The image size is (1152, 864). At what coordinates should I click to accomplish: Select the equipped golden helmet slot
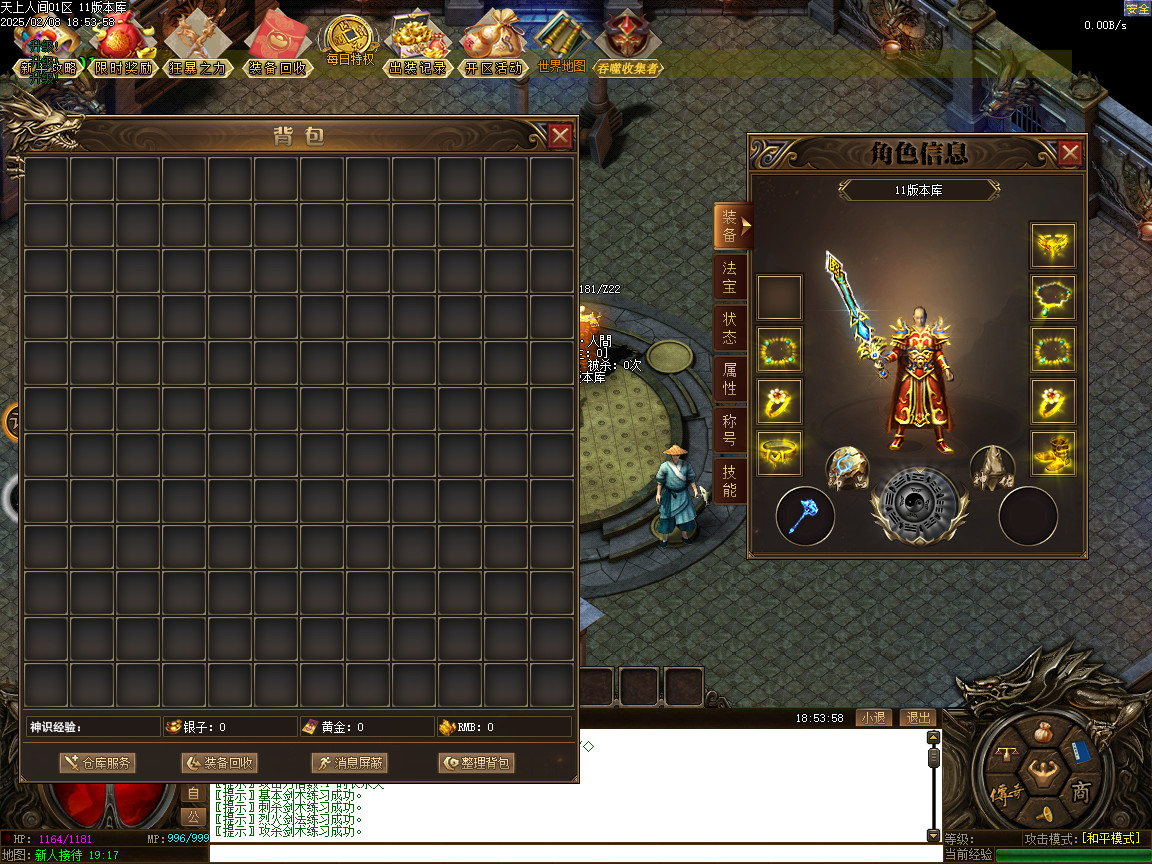[1053, 245]
